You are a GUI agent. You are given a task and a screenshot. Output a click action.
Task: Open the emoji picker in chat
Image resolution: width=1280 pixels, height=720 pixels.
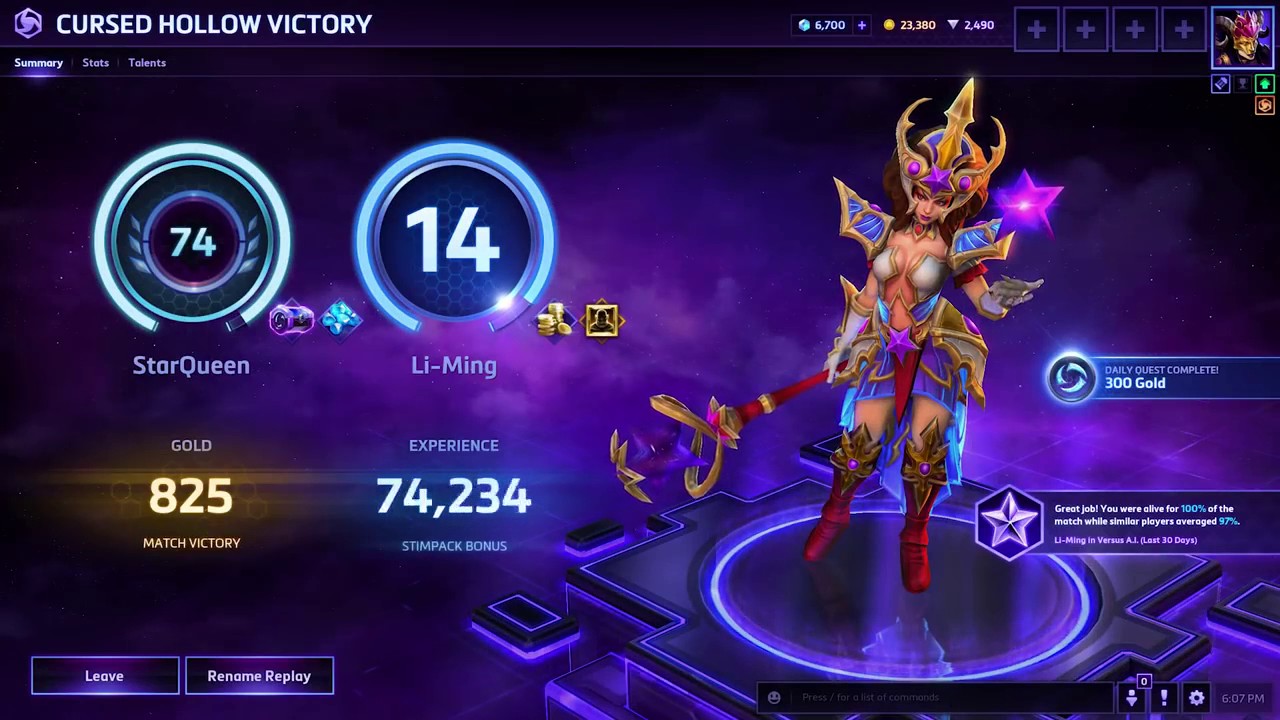pyautogui.click(x=774, y=697)
